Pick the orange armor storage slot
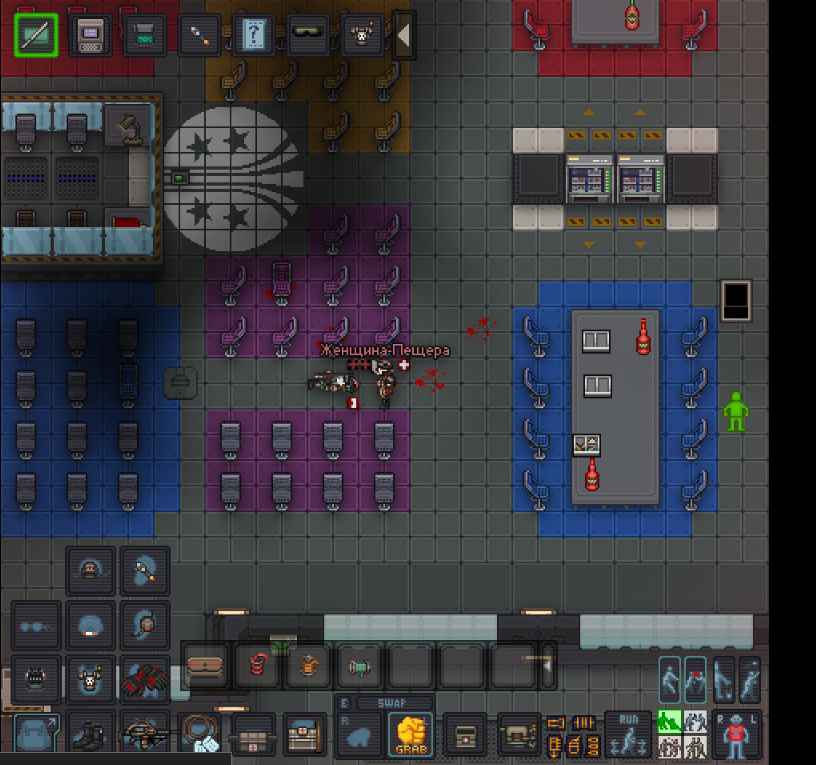This screenshot has height=765, width=816. coord(308,666)
